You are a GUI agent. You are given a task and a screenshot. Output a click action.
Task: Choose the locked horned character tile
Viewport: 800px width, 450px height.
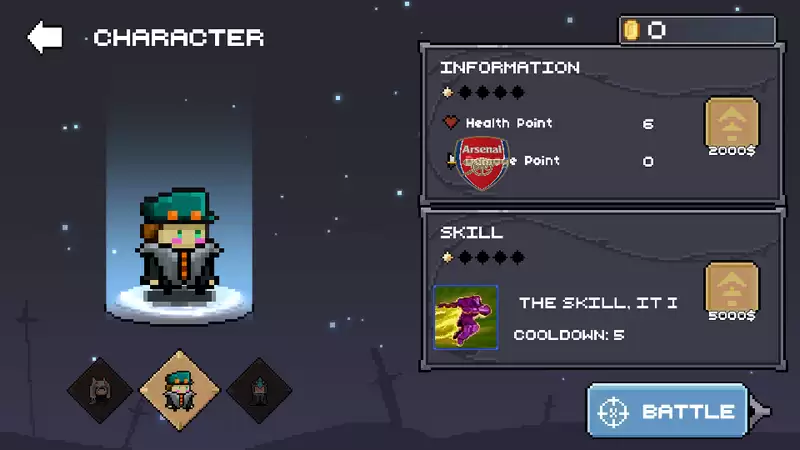[100, 390]
